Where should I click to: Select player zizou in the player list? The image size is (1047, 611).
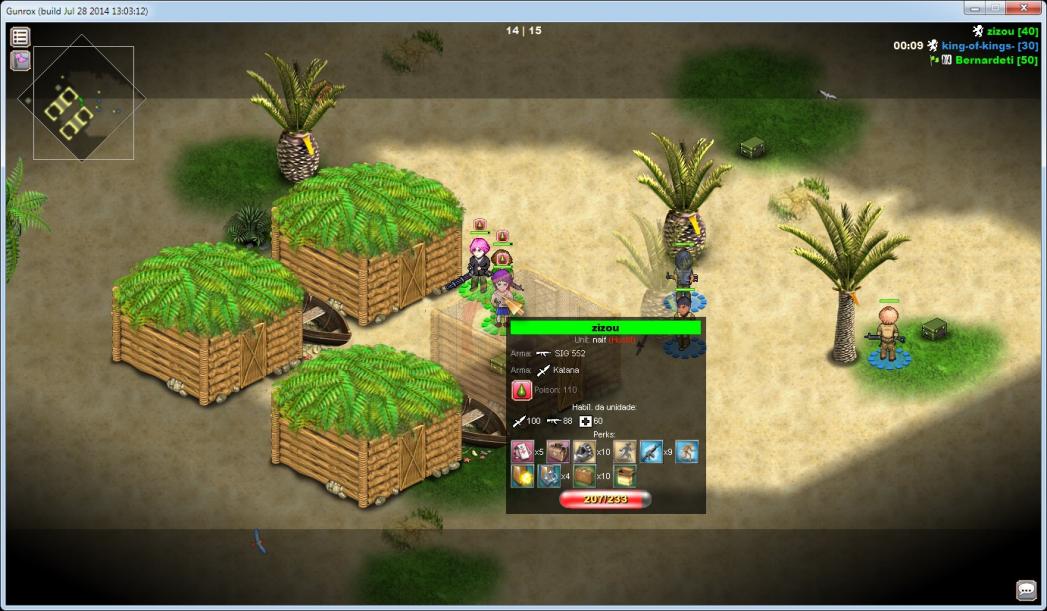coord(1010,32)
